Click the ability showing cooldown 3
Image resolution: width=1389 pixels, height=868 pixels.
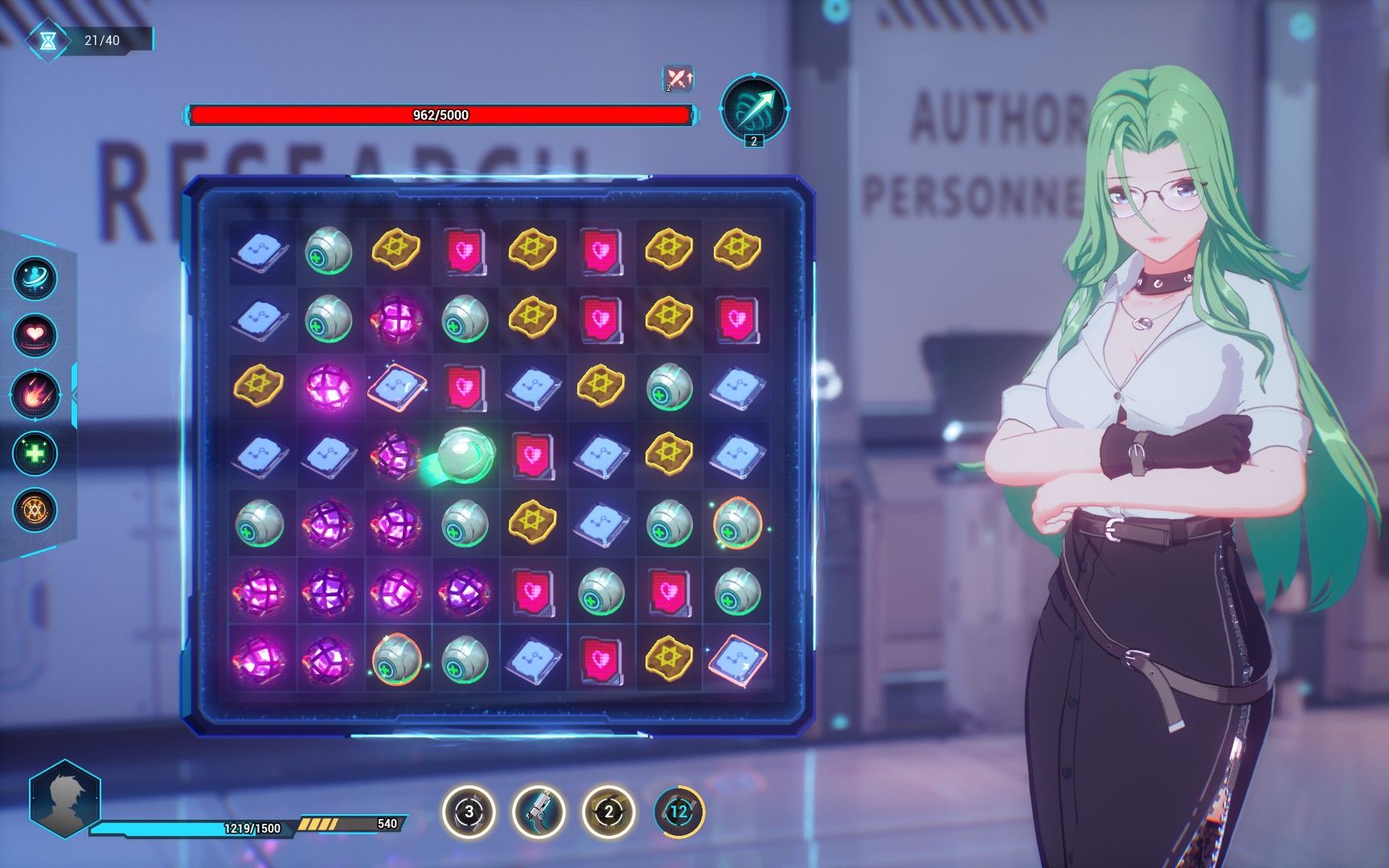(x=469, y=812)
